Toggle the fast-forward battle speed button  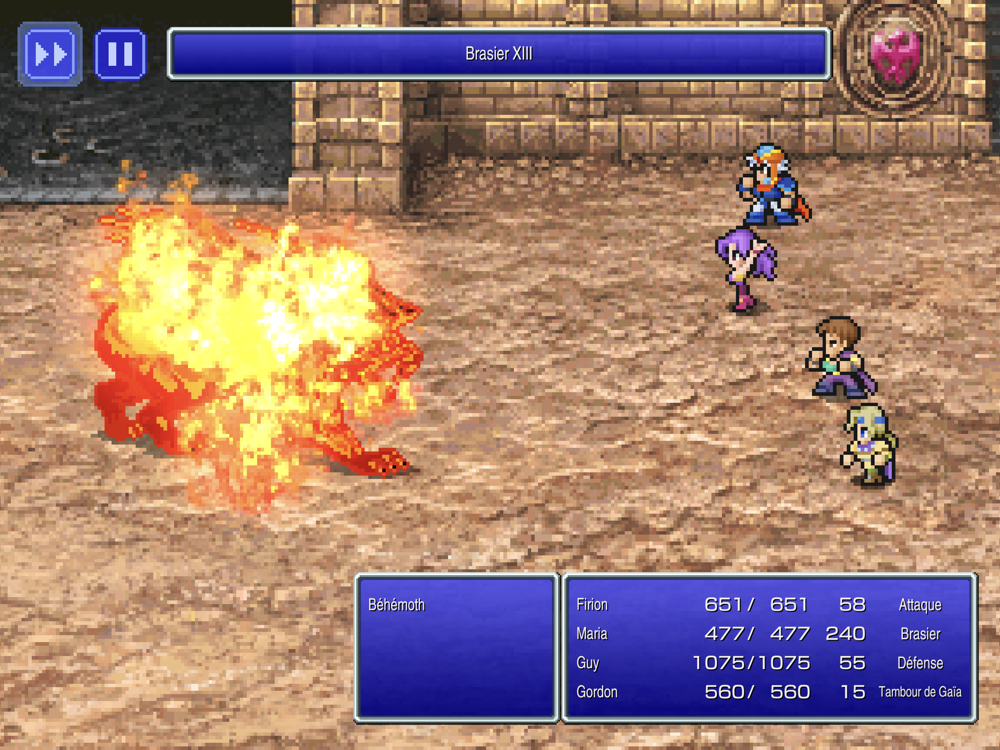50,54
